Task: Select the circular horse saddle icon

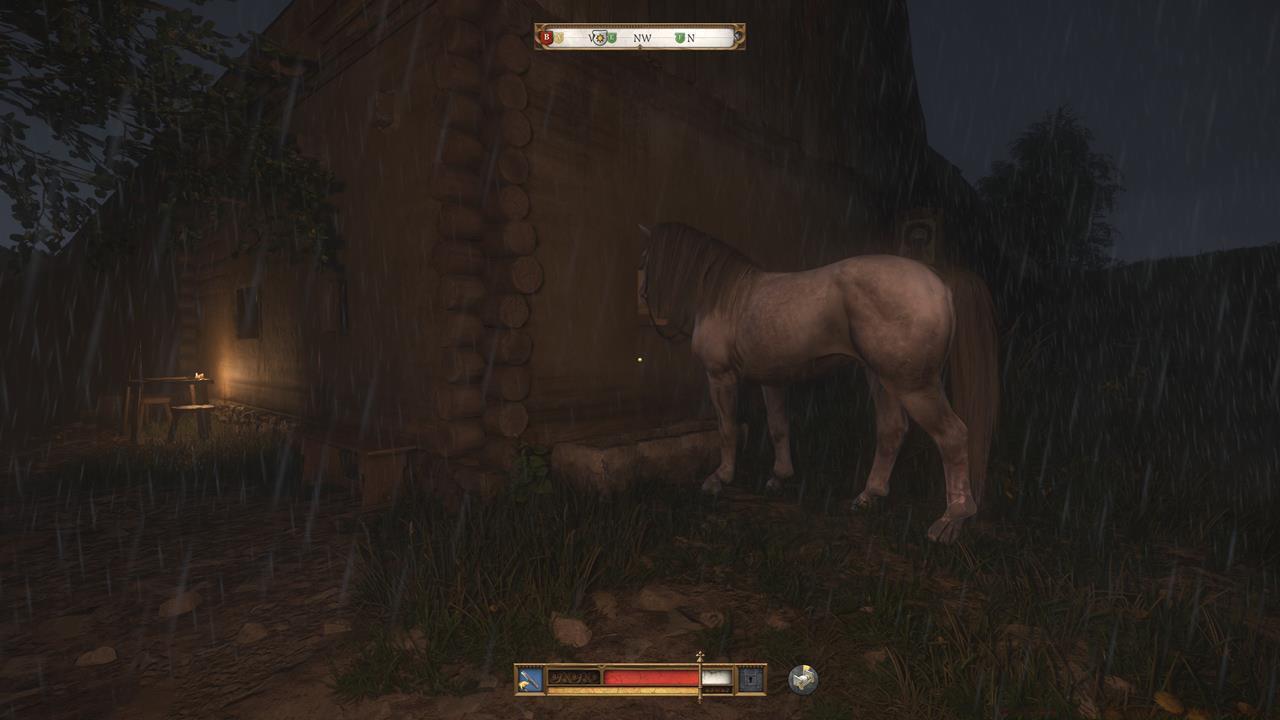Action: (801, 677)
